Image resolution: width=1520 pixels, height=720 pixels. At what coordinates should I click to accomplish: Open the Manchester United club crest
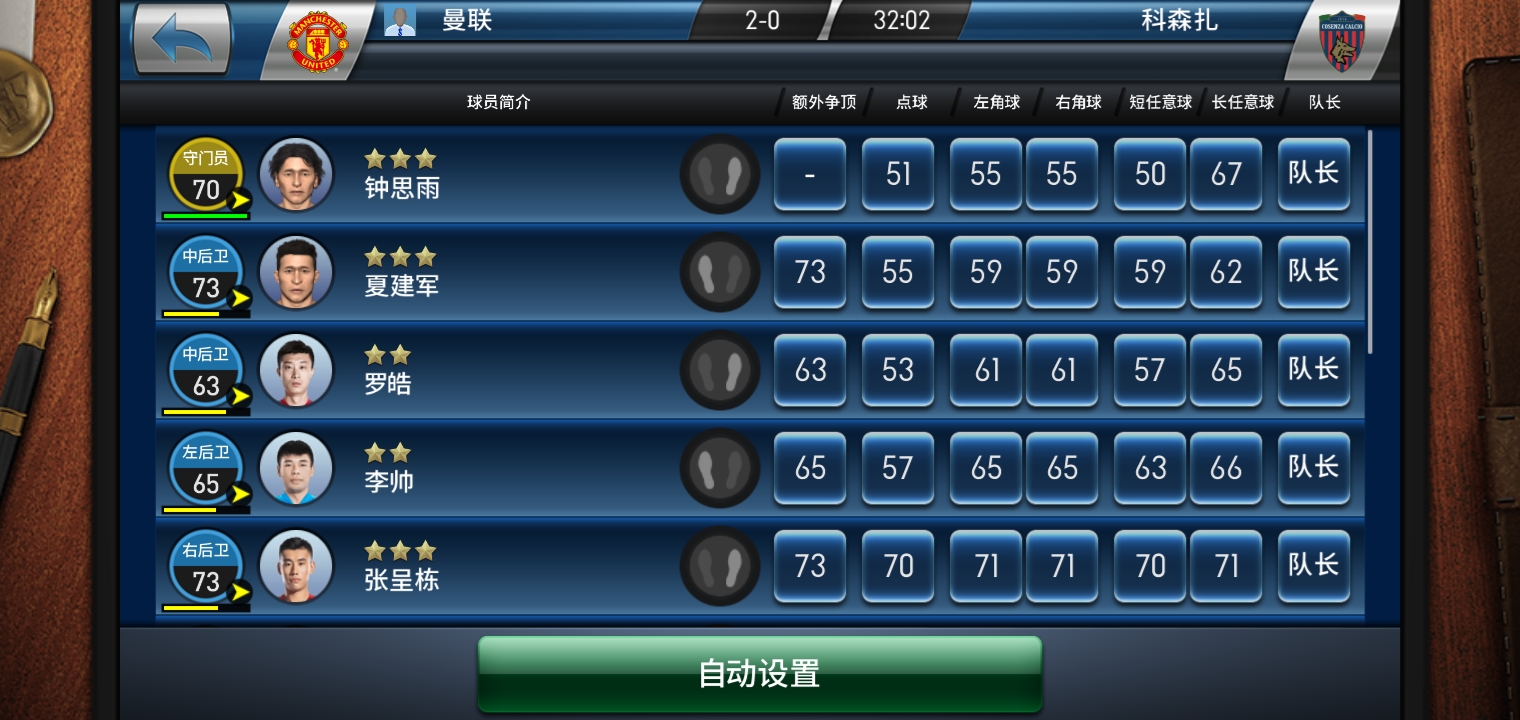click(x=317, y=42)
